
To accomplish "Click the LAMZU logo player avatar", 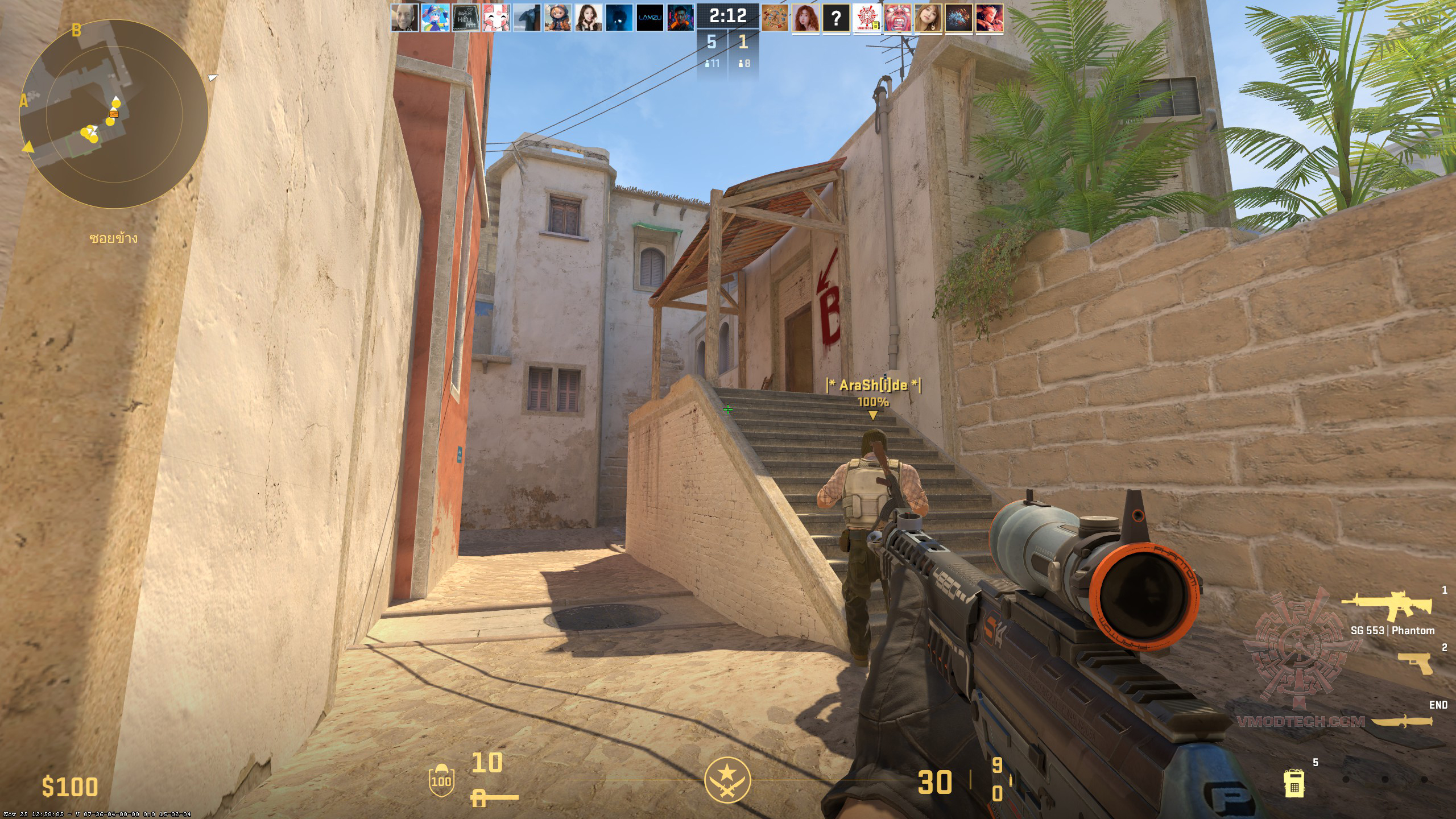I will pos(650,18).
